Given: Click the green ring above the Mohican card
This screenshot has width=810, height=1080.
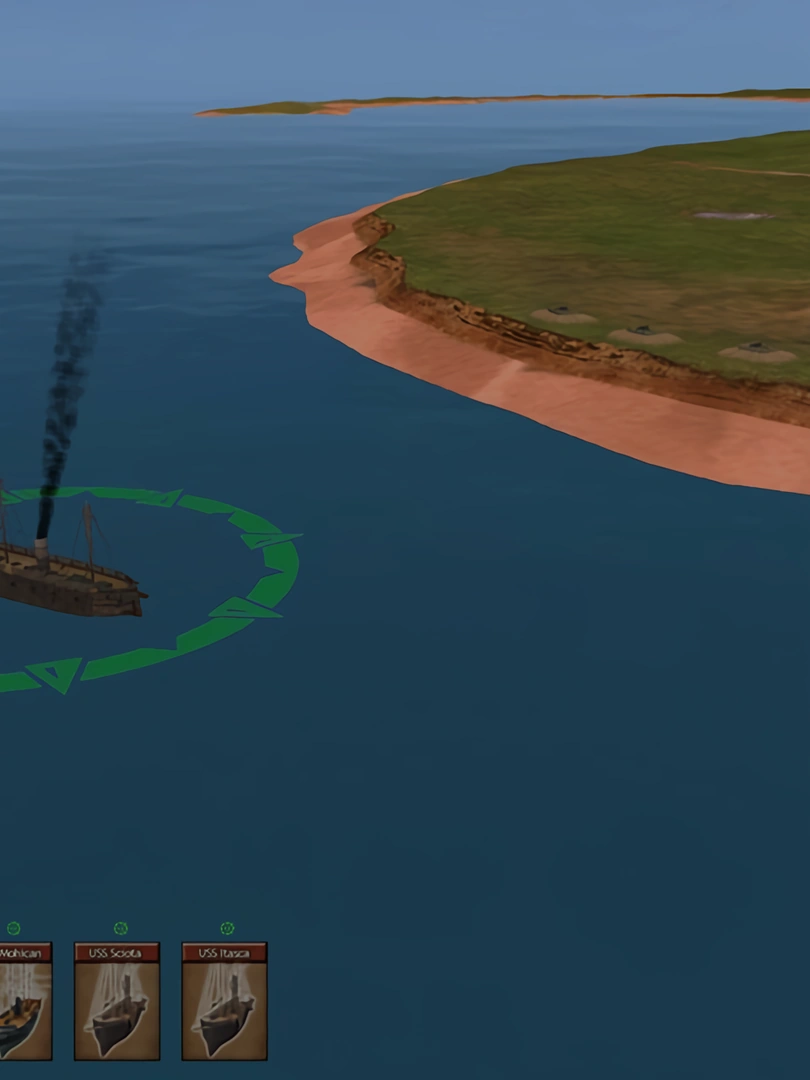Looking at the screenshot, I should tap(13, 929).
